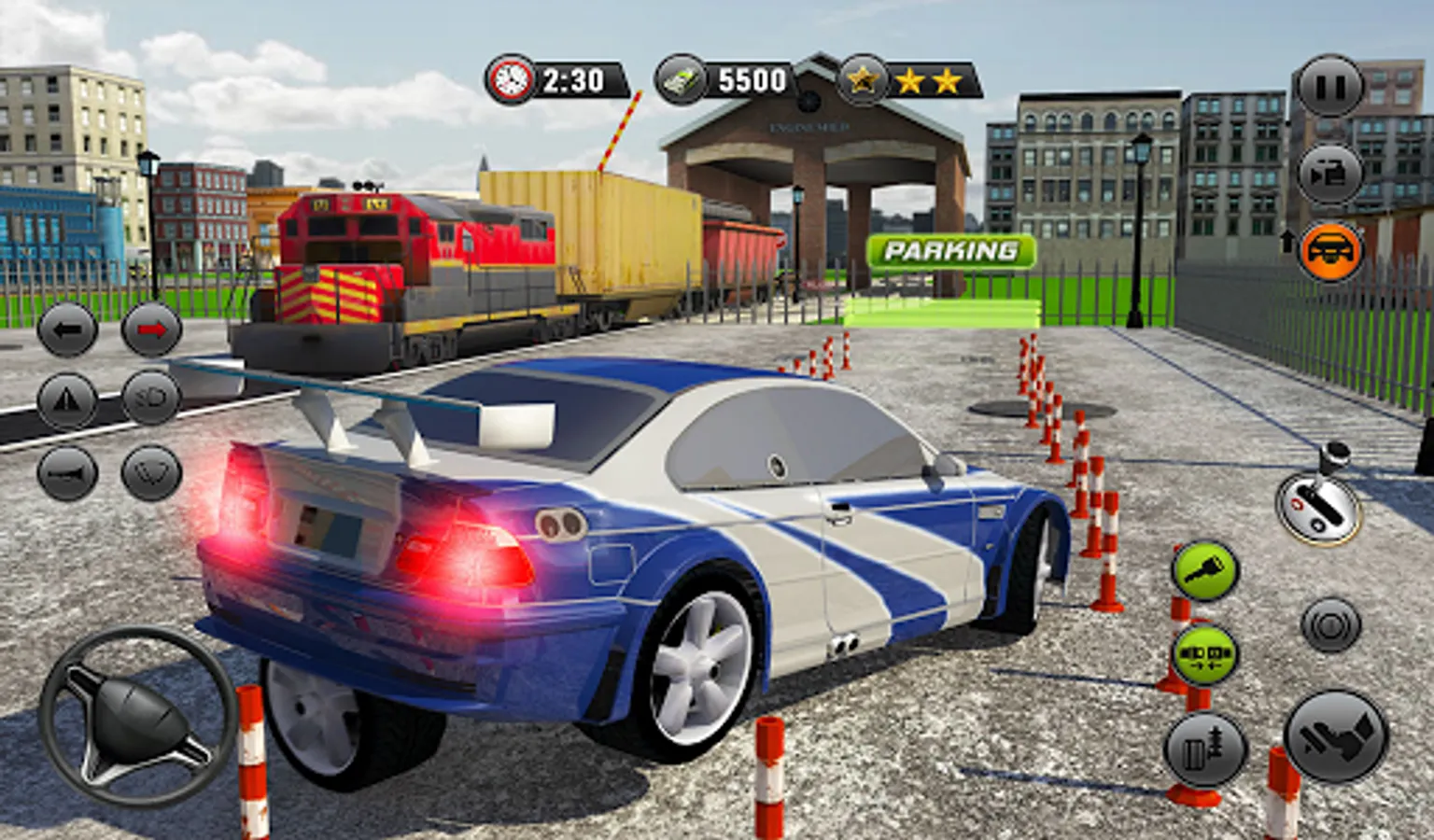
Task: Toggle the headlights button
Action: [x=151, y=399]
